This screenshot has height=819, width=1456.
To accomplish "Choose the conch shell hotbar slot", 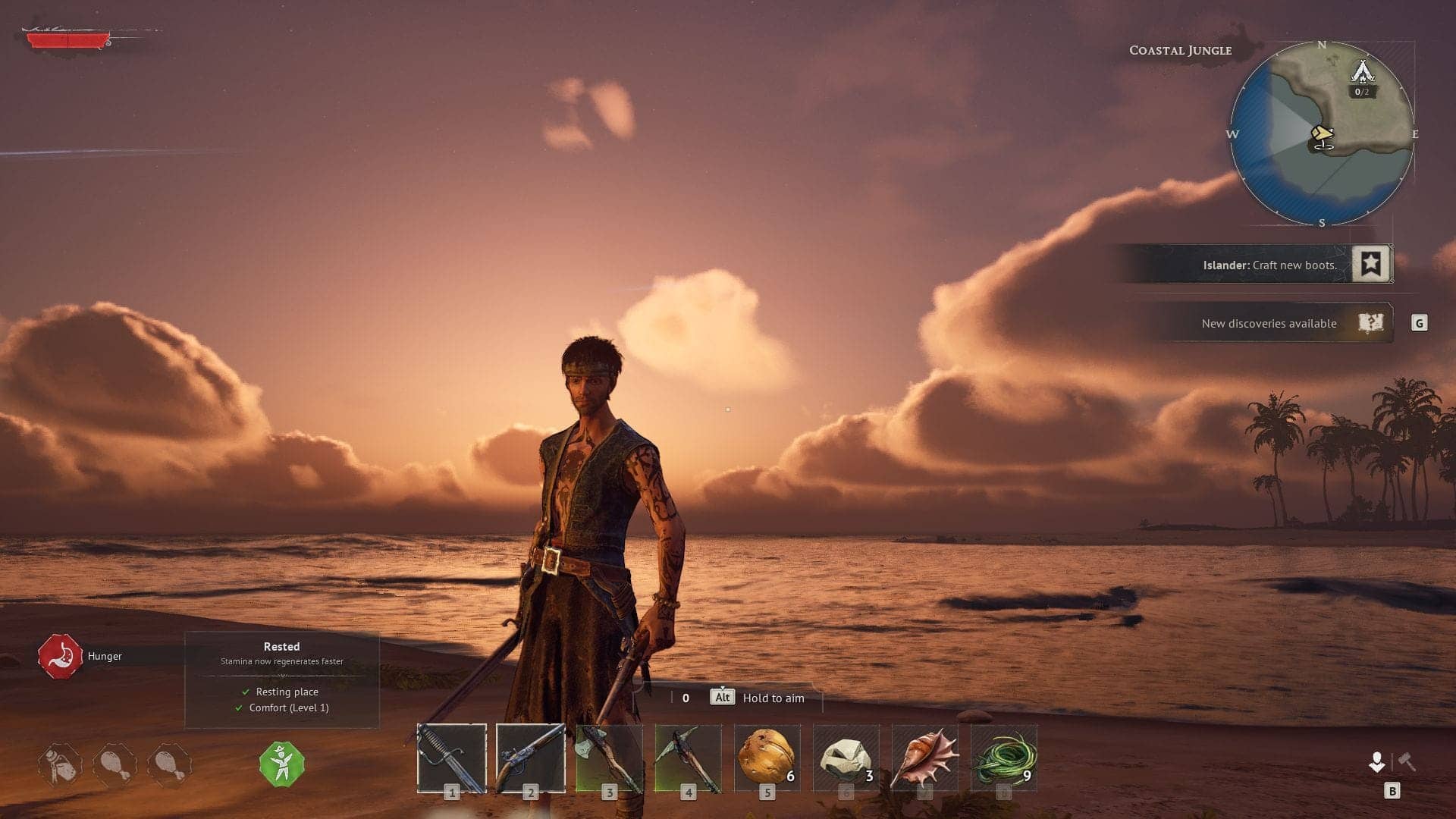I will pyautogui.click(x=924, y=758).
